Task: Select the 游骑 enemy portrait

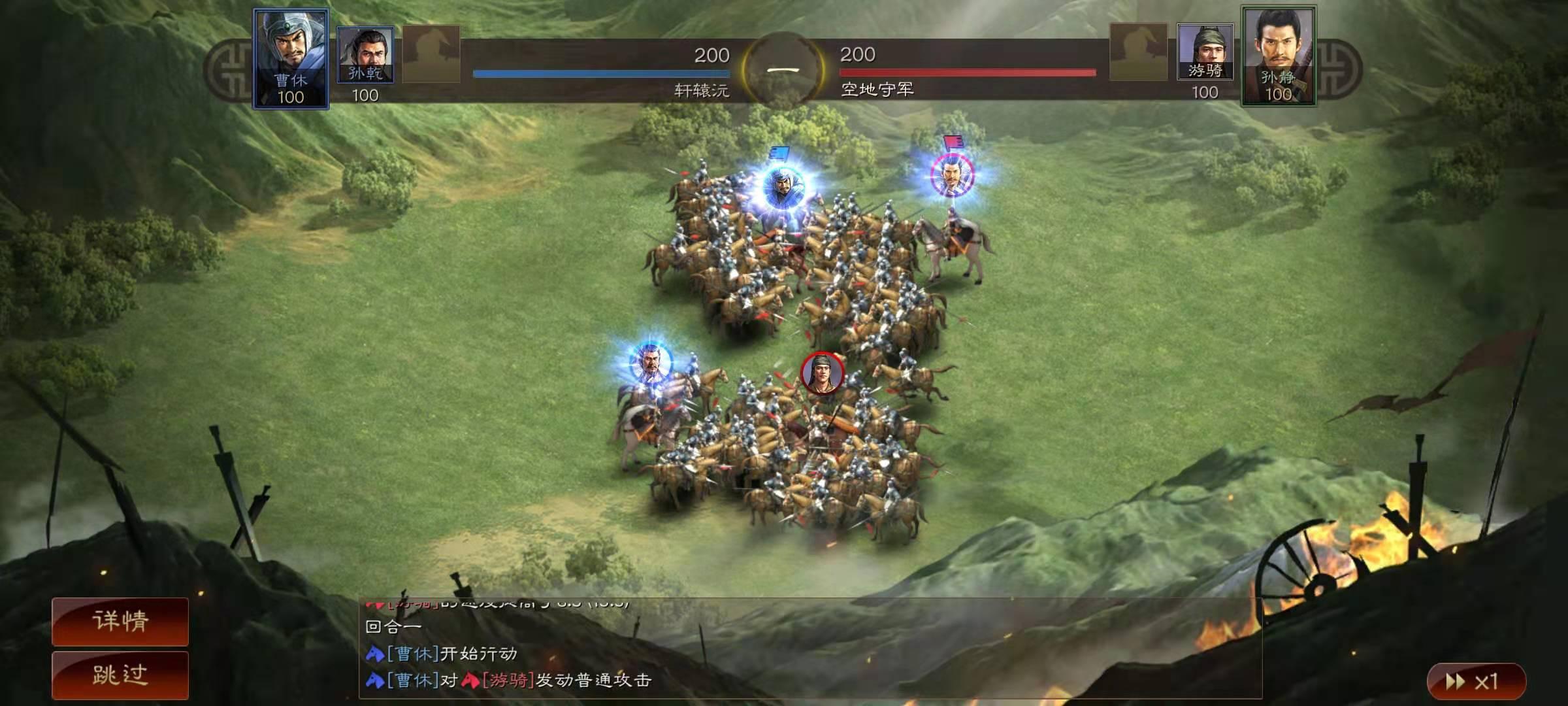Action: pyautogui.click(x=1205, y=52)
